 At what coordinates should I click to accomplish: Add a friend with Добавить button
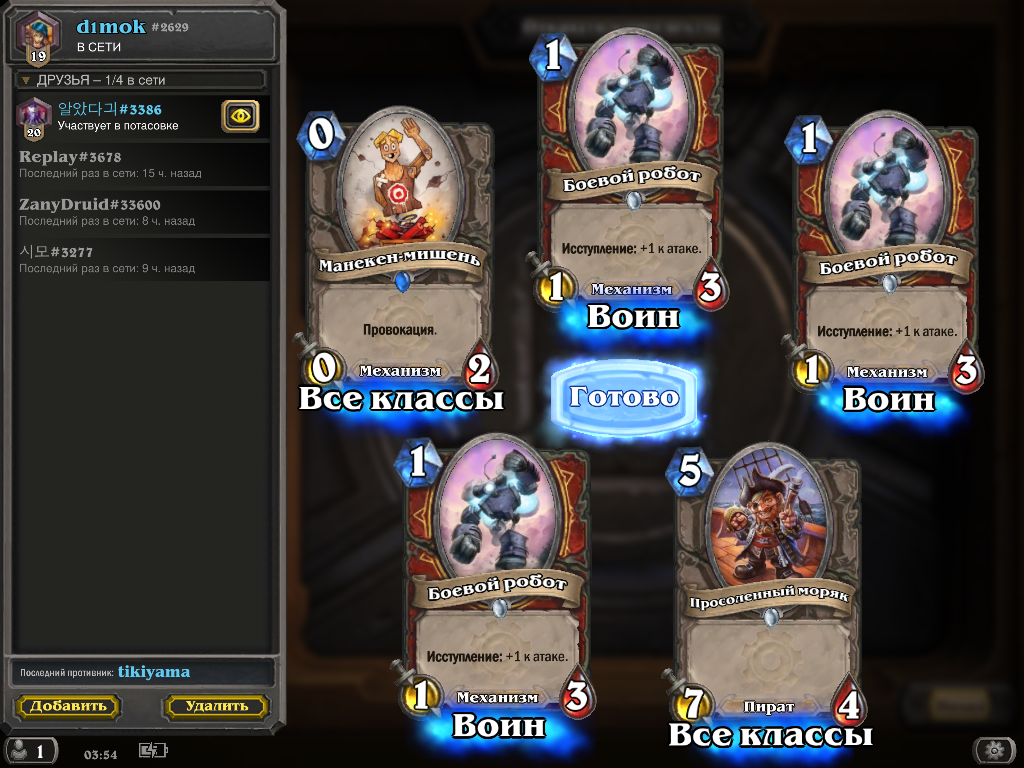click(x=67, y=706)
